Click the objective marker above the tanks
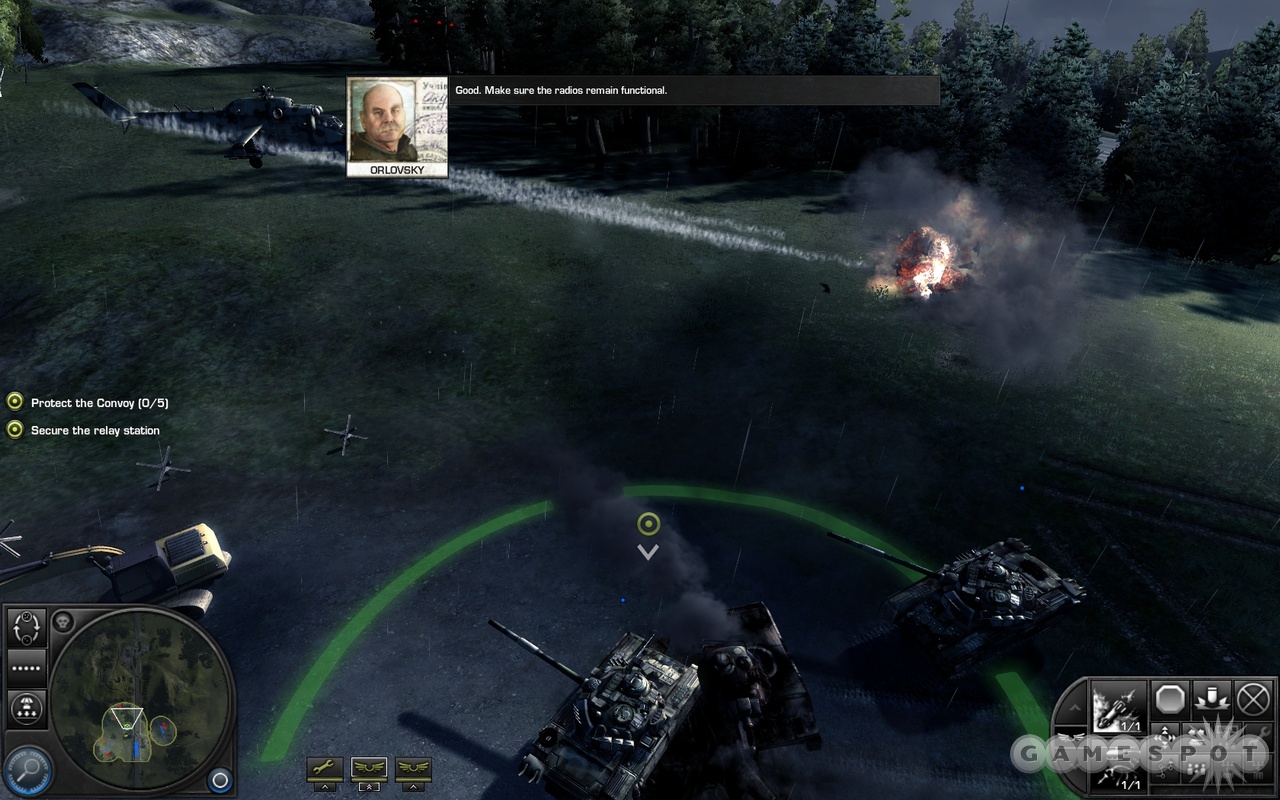The height and width of the screenshot is (800, 1280). click(x=648, y=524)
